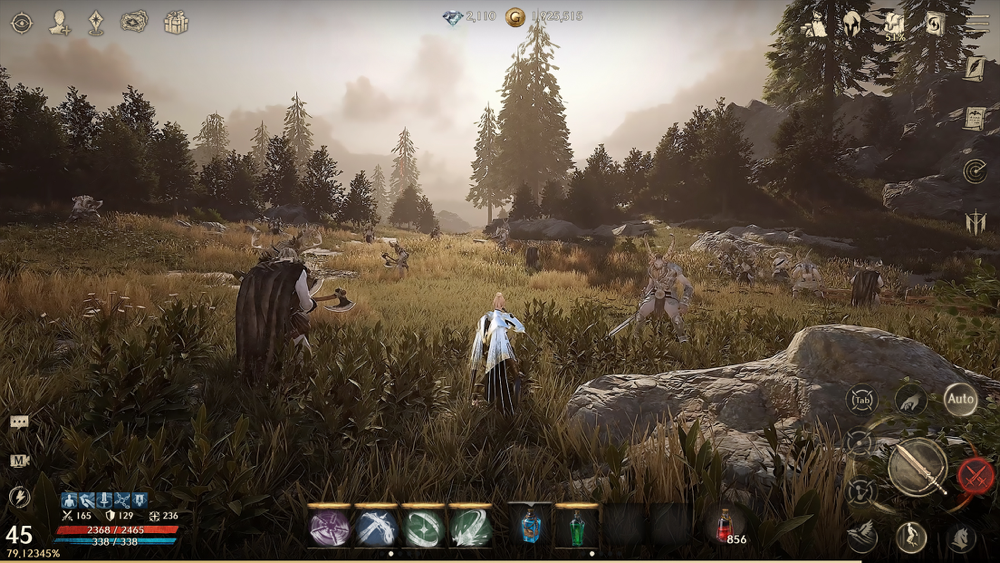Click the Tab target switch button
Image resolution: width=1000 pixels, height=563 pixels.
click(861, 400)
